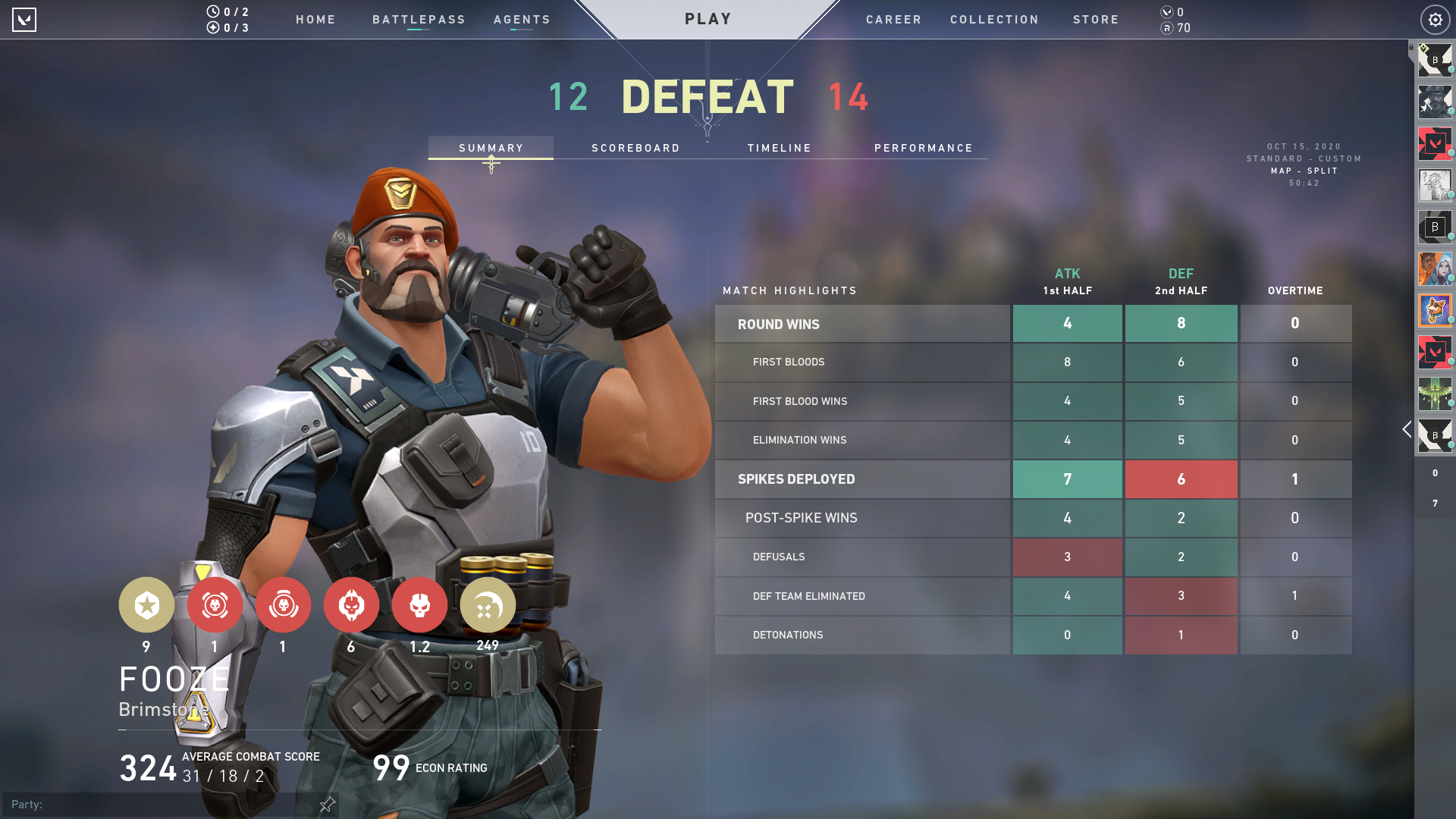This screenshot has height=819, width=1456.
Task: Click the gold star medal badge
Action: coord(146,604)
